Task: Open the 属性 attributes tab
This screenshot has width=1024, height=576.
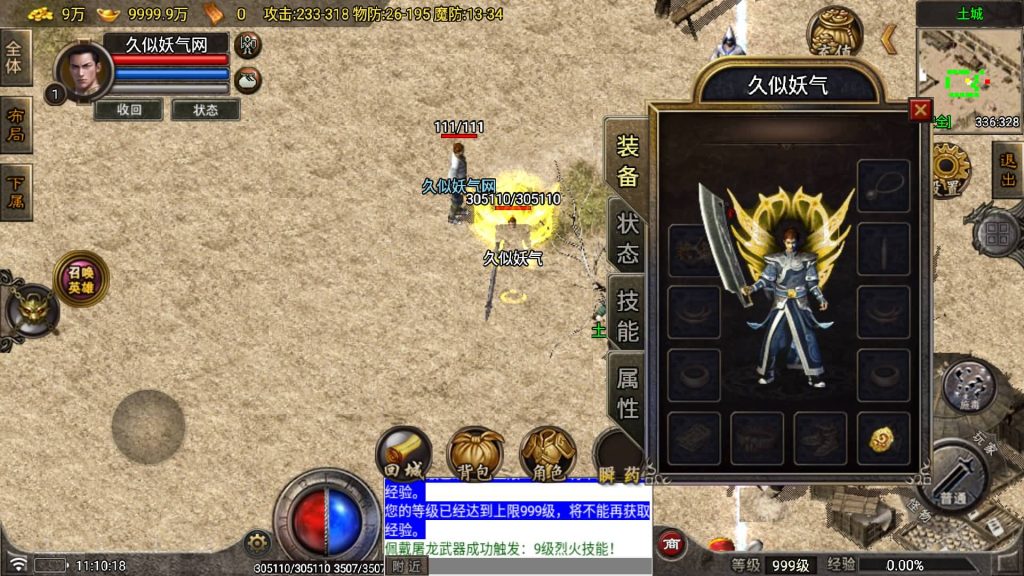Action: coord(627,392)
